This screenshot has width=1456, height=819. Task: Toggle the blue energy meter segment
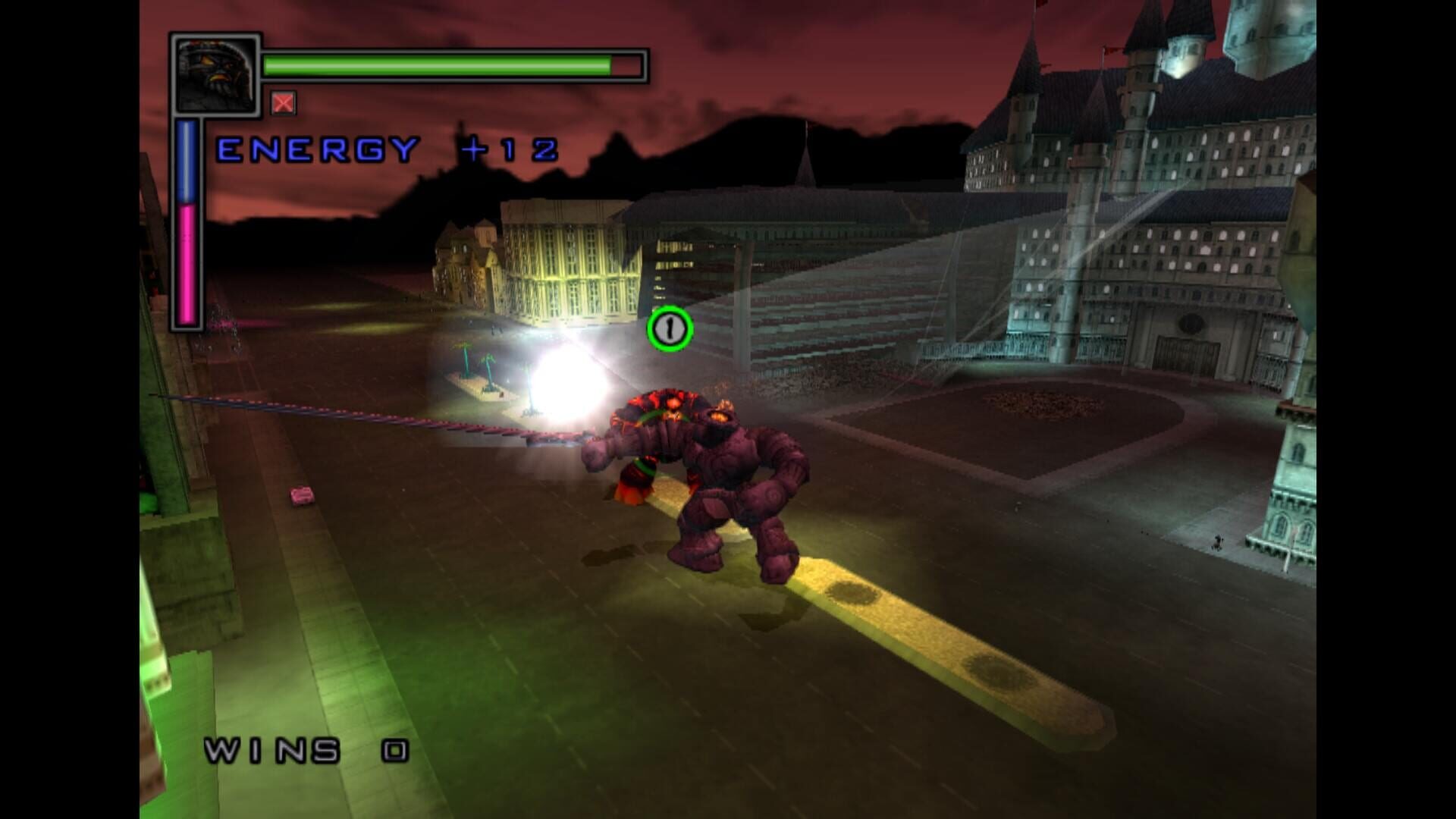coord(187,159)
